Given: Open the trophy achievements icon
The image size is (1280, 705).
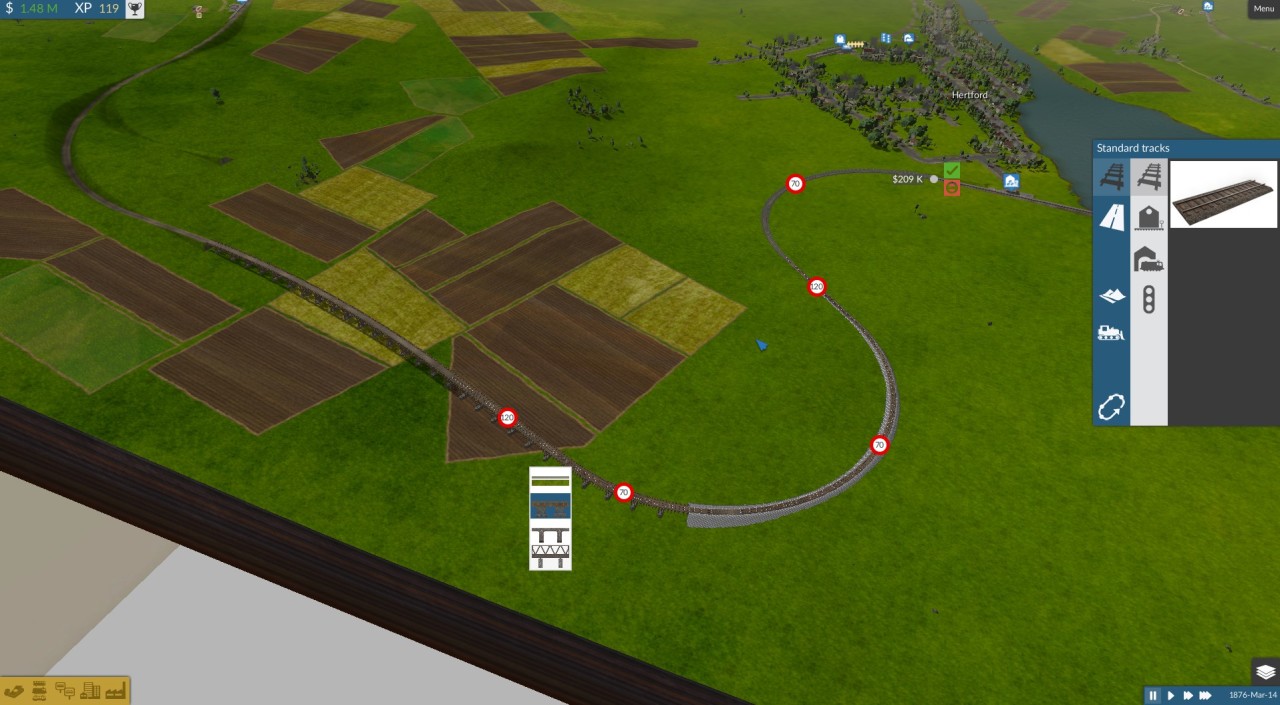Looking at the screenshot, I should pos(134,9).
